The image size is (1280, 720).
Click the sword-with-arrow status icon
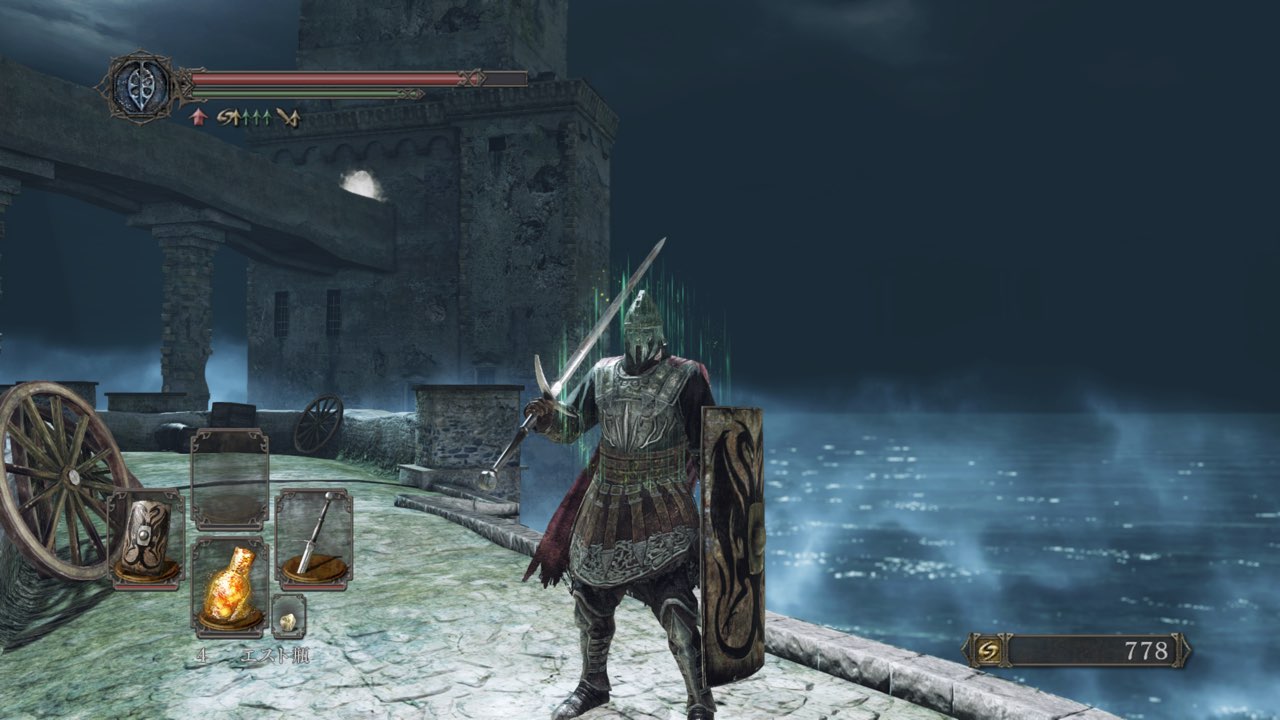(288, 117)
